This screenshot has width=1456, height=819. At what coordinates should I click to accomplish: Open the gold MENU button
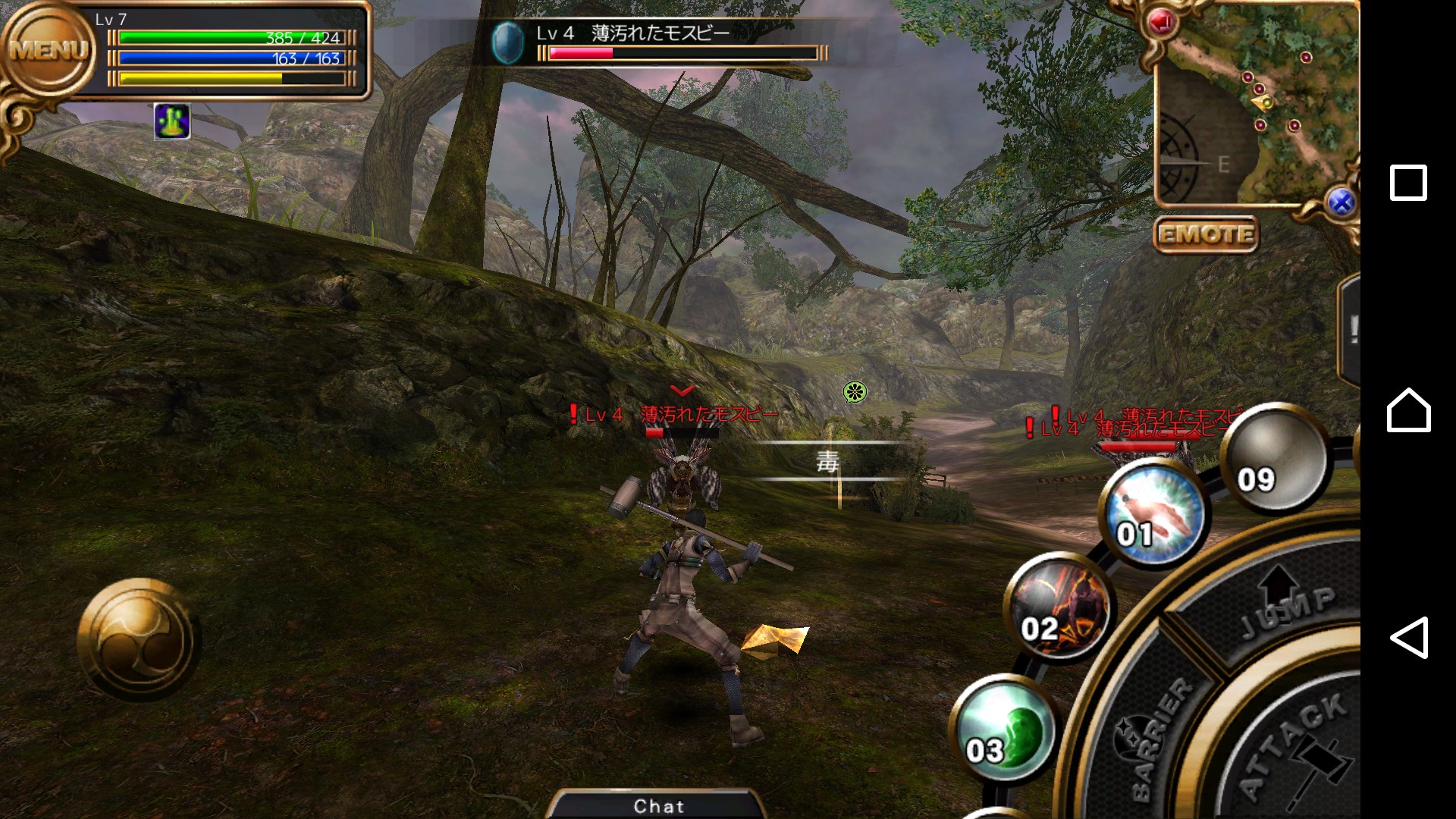pos(50,52)
